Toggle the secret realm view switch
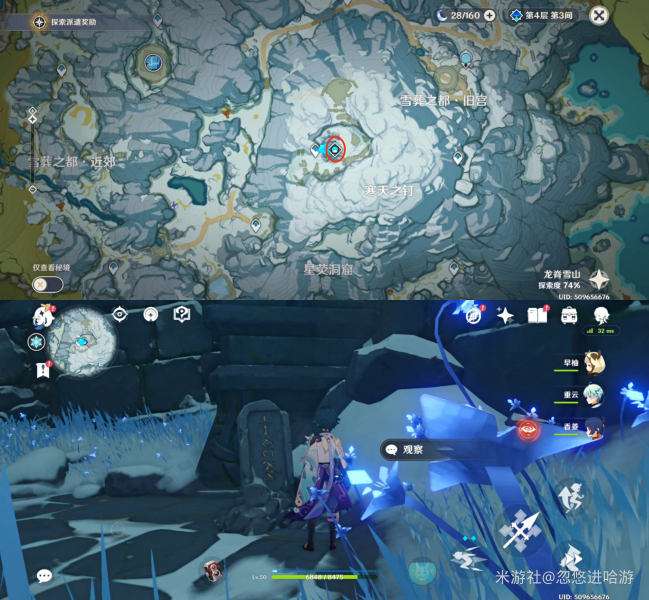649x600 pixels. coord(47,284)
